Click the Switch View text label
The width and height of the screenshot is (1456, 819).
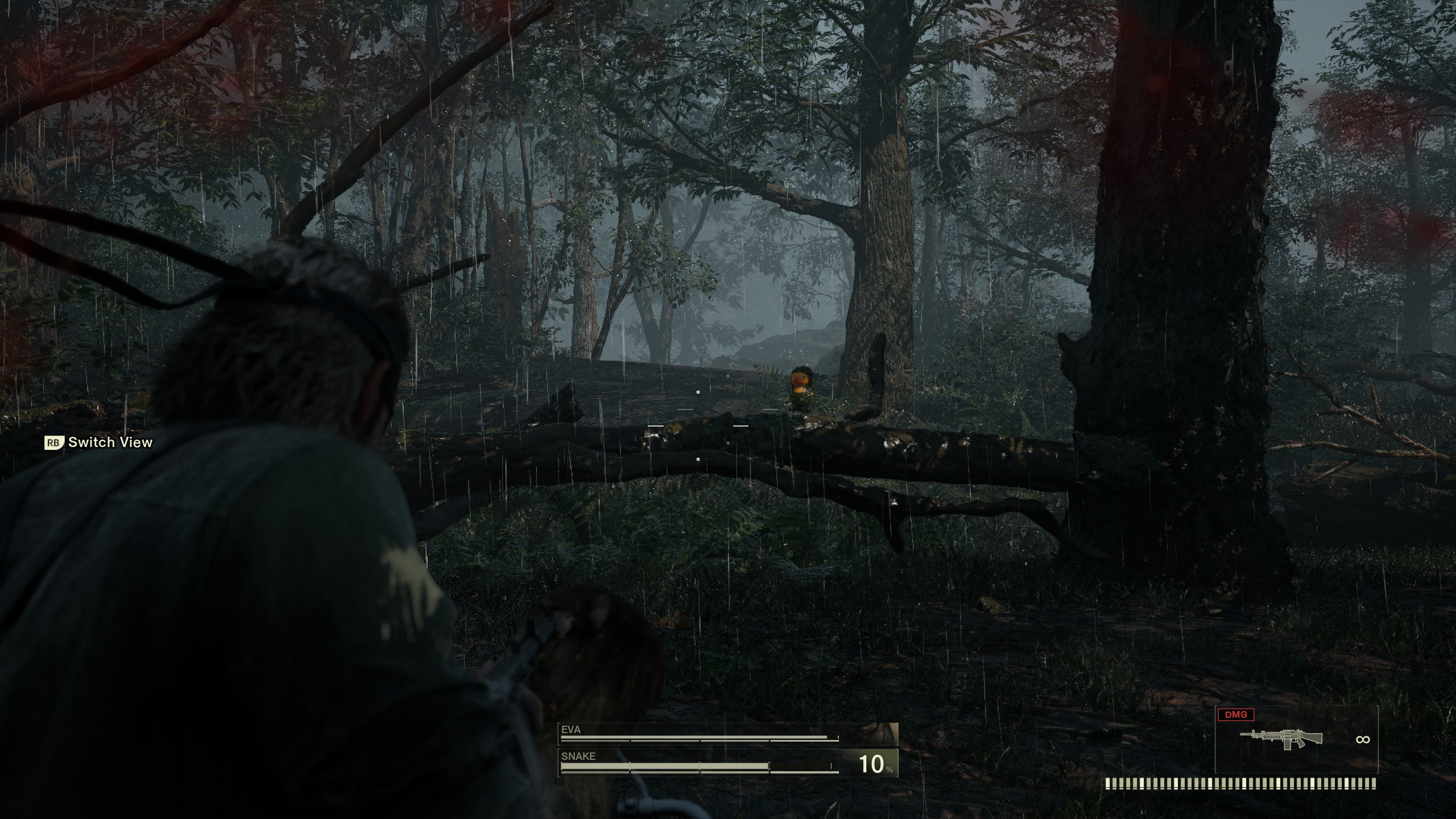pyautogui.click(x=109, y=442)
